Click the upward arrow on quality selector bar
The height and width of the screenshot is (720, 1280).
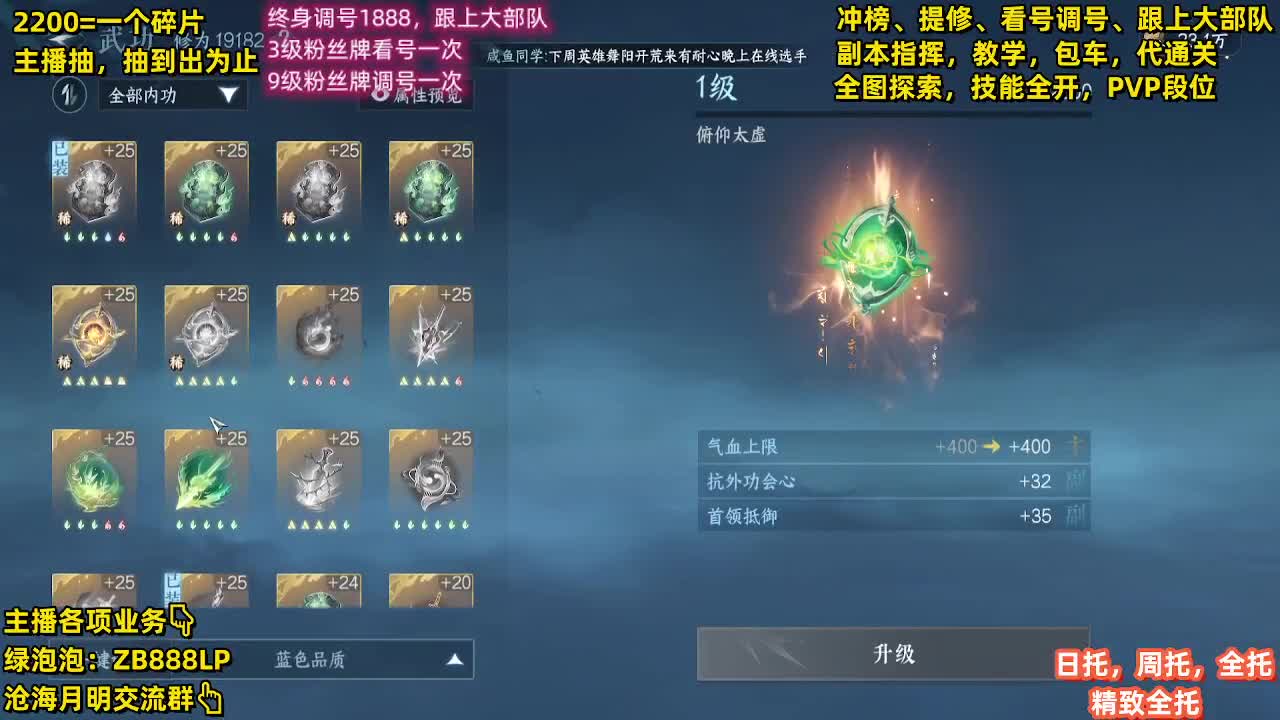455,659
